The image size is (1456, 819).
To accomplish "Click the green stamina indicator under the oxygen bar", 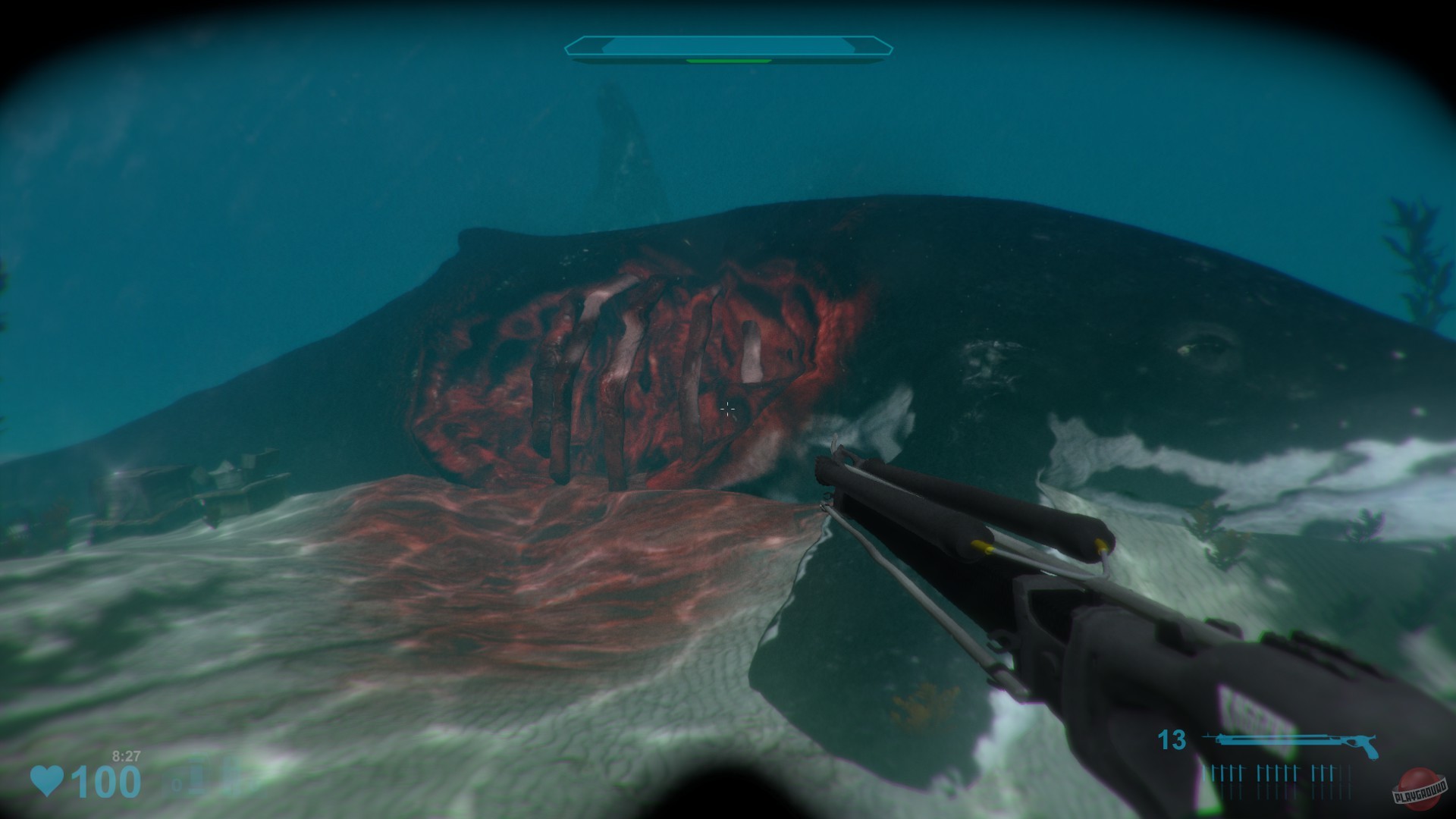I will coord(728,62).
